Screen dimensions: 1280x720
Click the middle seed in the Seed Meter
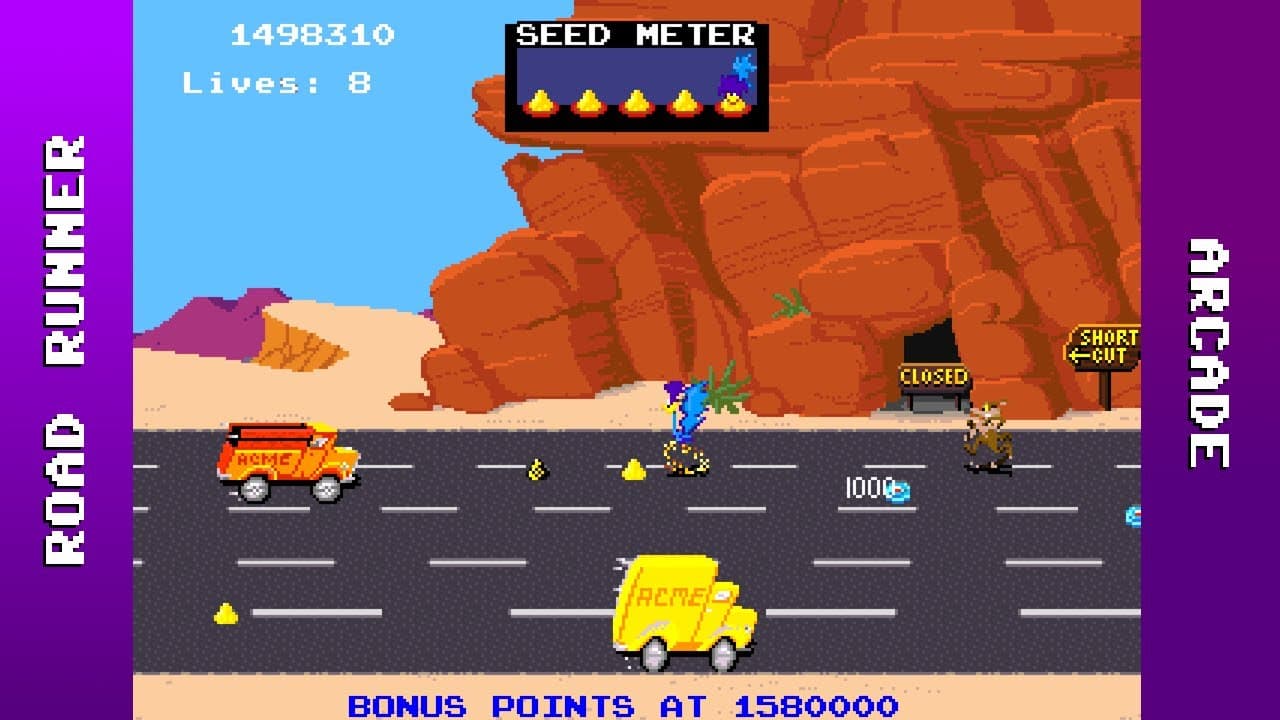pos(636,100)
